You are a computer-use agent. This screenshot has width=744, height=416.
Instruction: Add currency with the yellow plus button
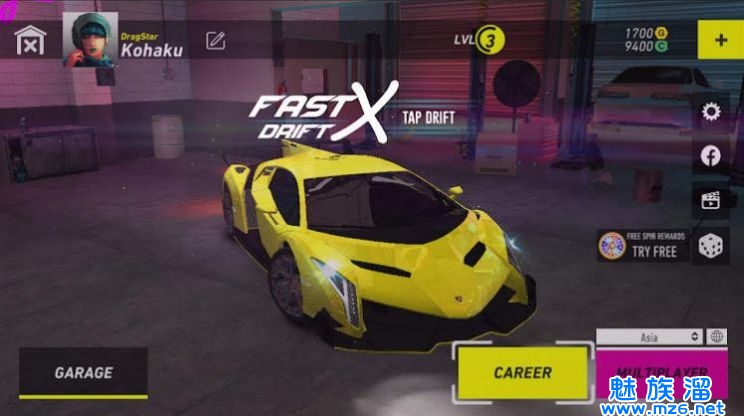click(x=720, y=41)
